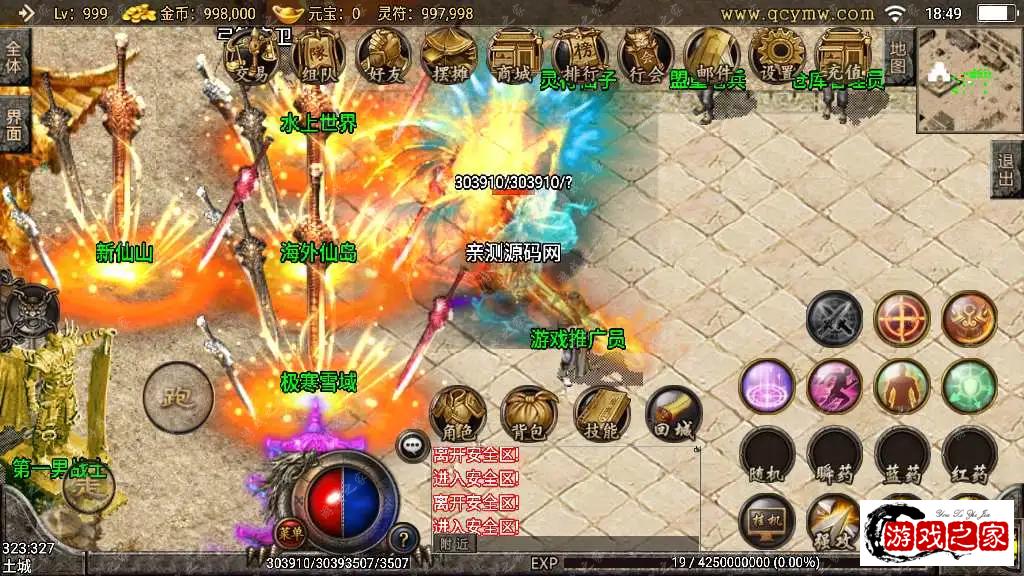Open the 背包 backpack
The image size is (1024, 576).
tap(530, 414)
